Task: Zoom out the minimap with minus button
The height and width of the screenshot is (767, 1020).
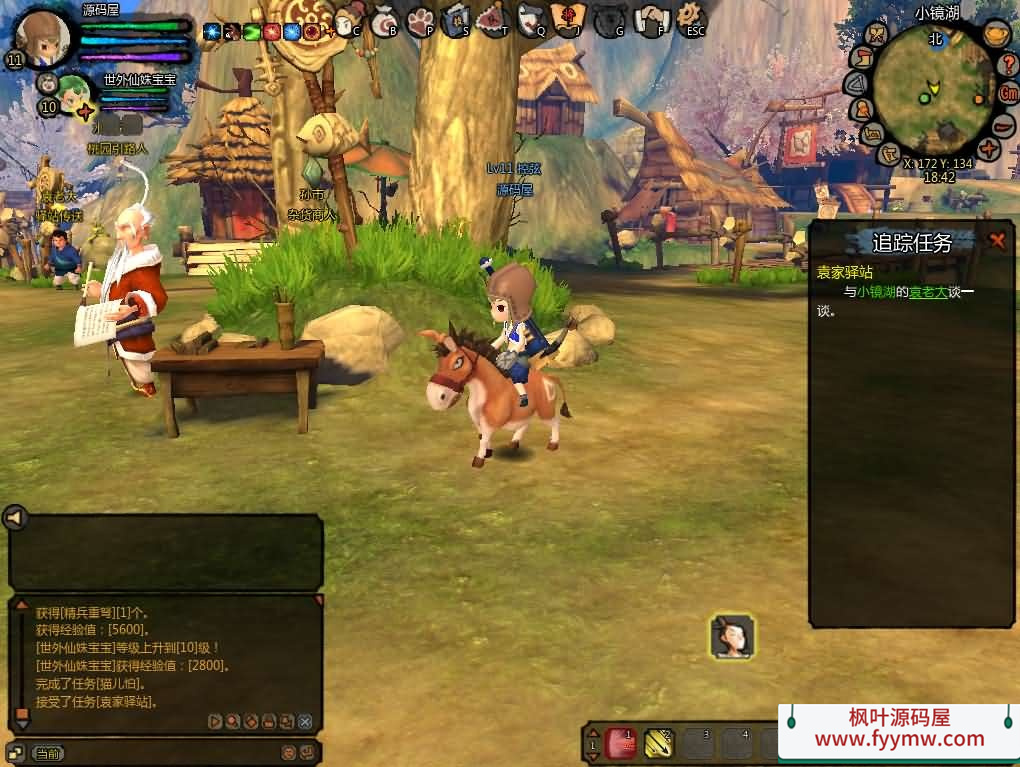Action: [x=1003, y=126]
